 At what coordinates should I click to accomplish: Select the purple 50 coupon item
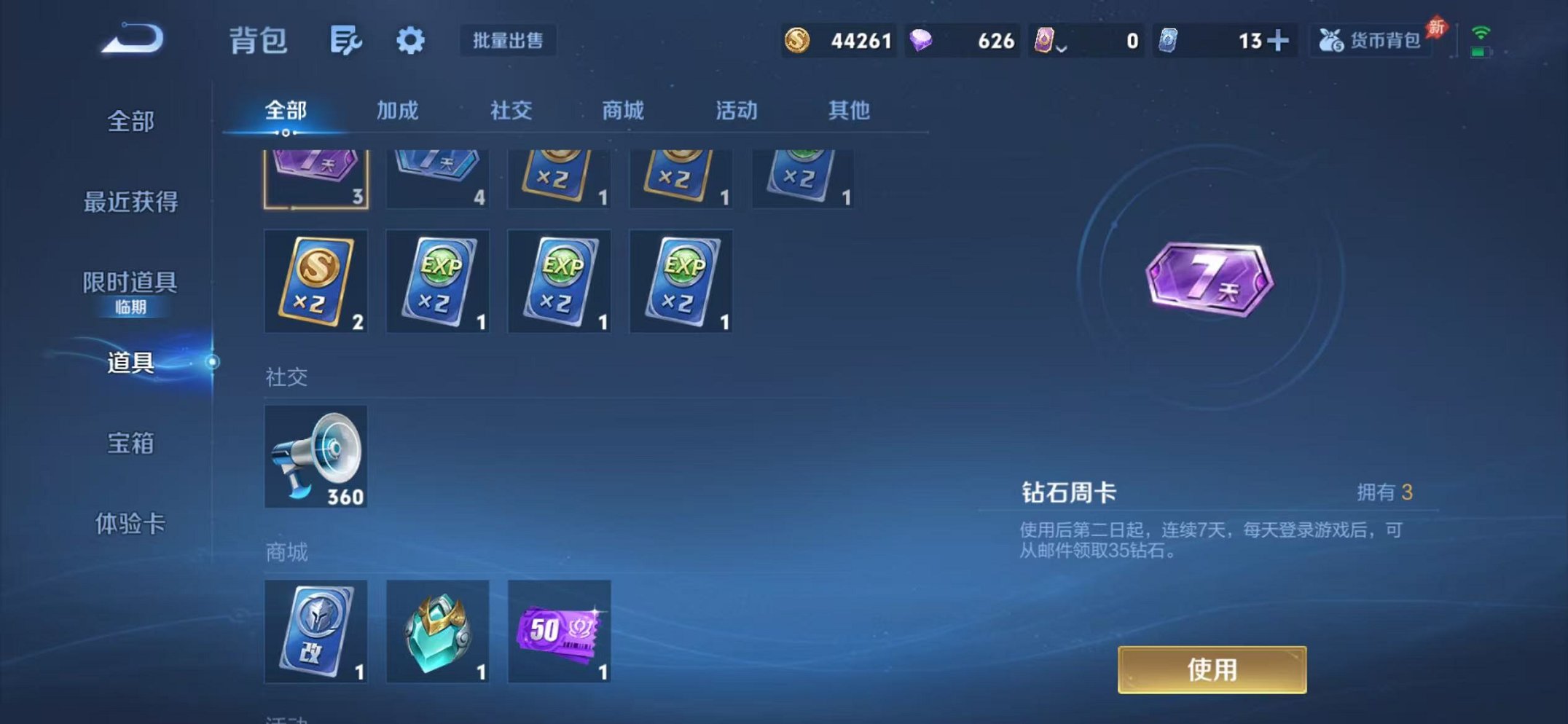pos(559,631)
